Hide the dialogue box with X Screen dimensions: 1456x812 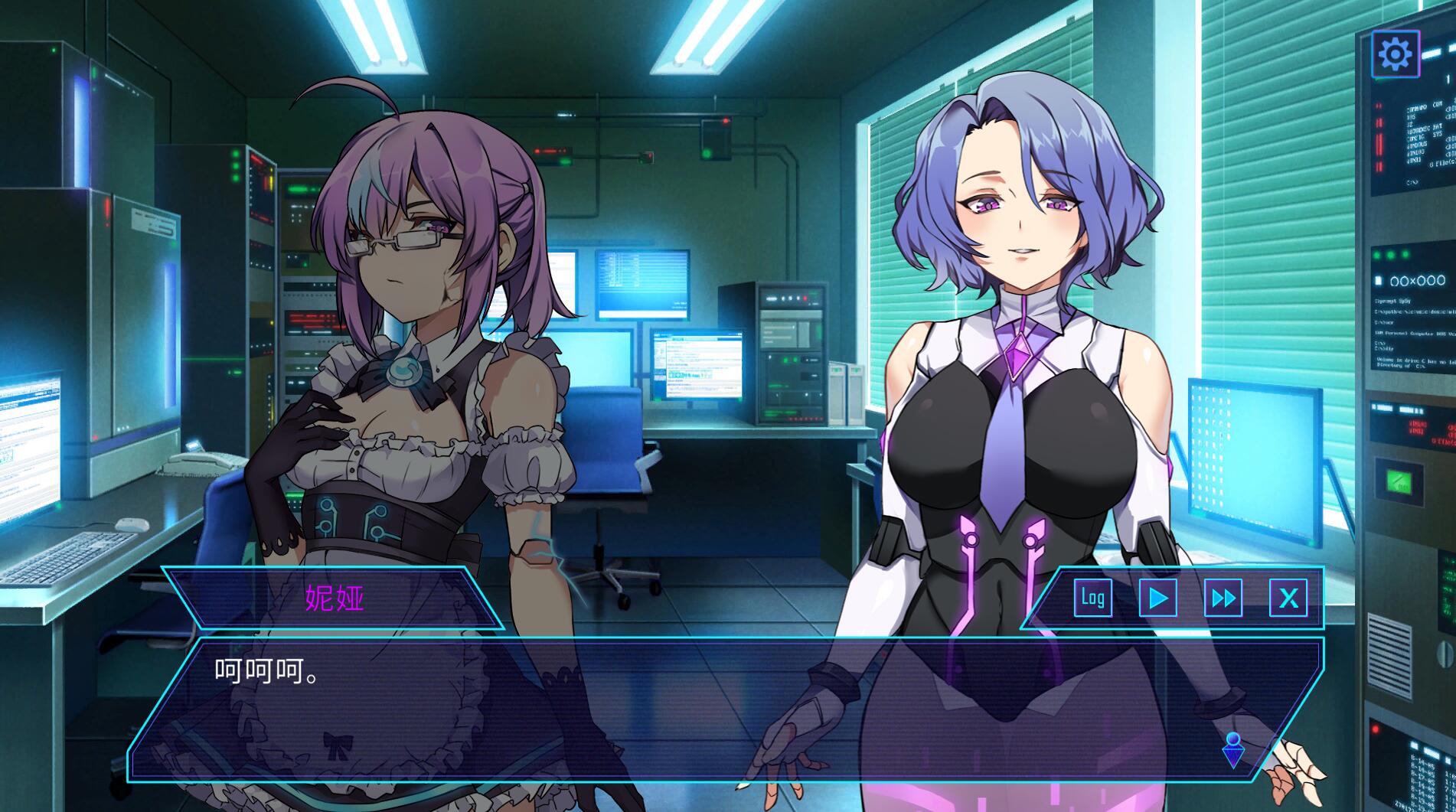[1288, 597]
